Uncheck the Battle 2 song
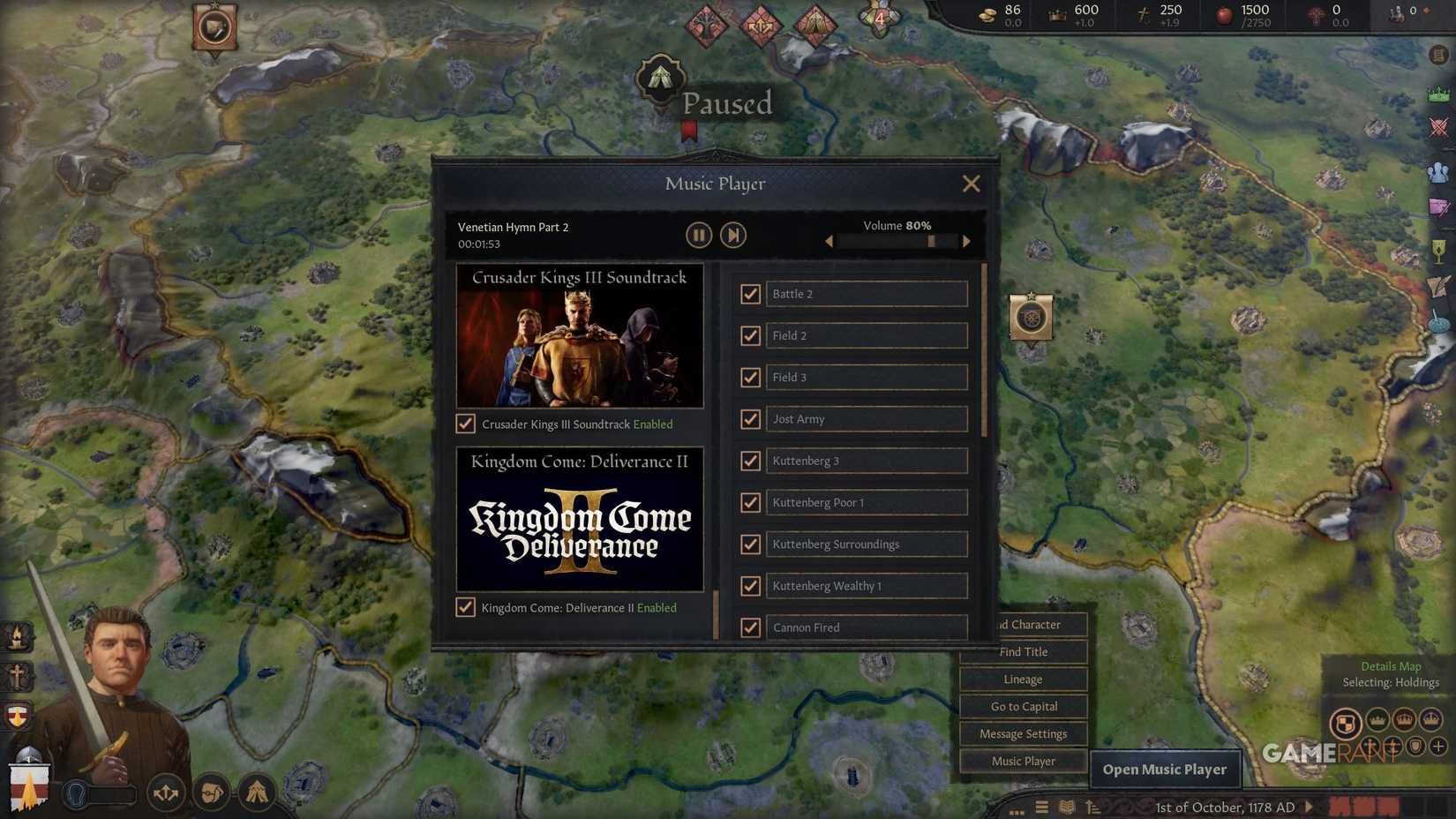Image resolution: width=1456 pixels, height=819 pixels. pyautogui.click(x=751, y=294)
